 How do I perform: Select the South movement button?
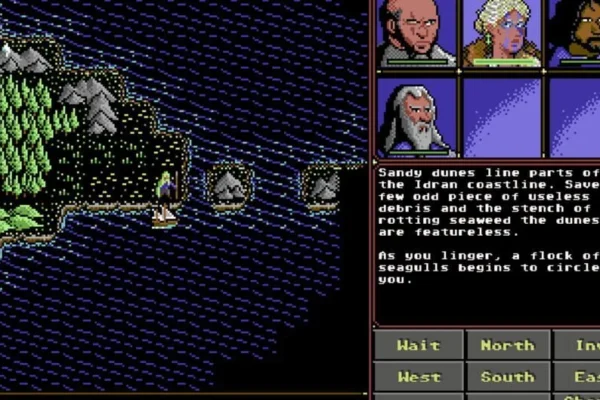coord(507,378)
